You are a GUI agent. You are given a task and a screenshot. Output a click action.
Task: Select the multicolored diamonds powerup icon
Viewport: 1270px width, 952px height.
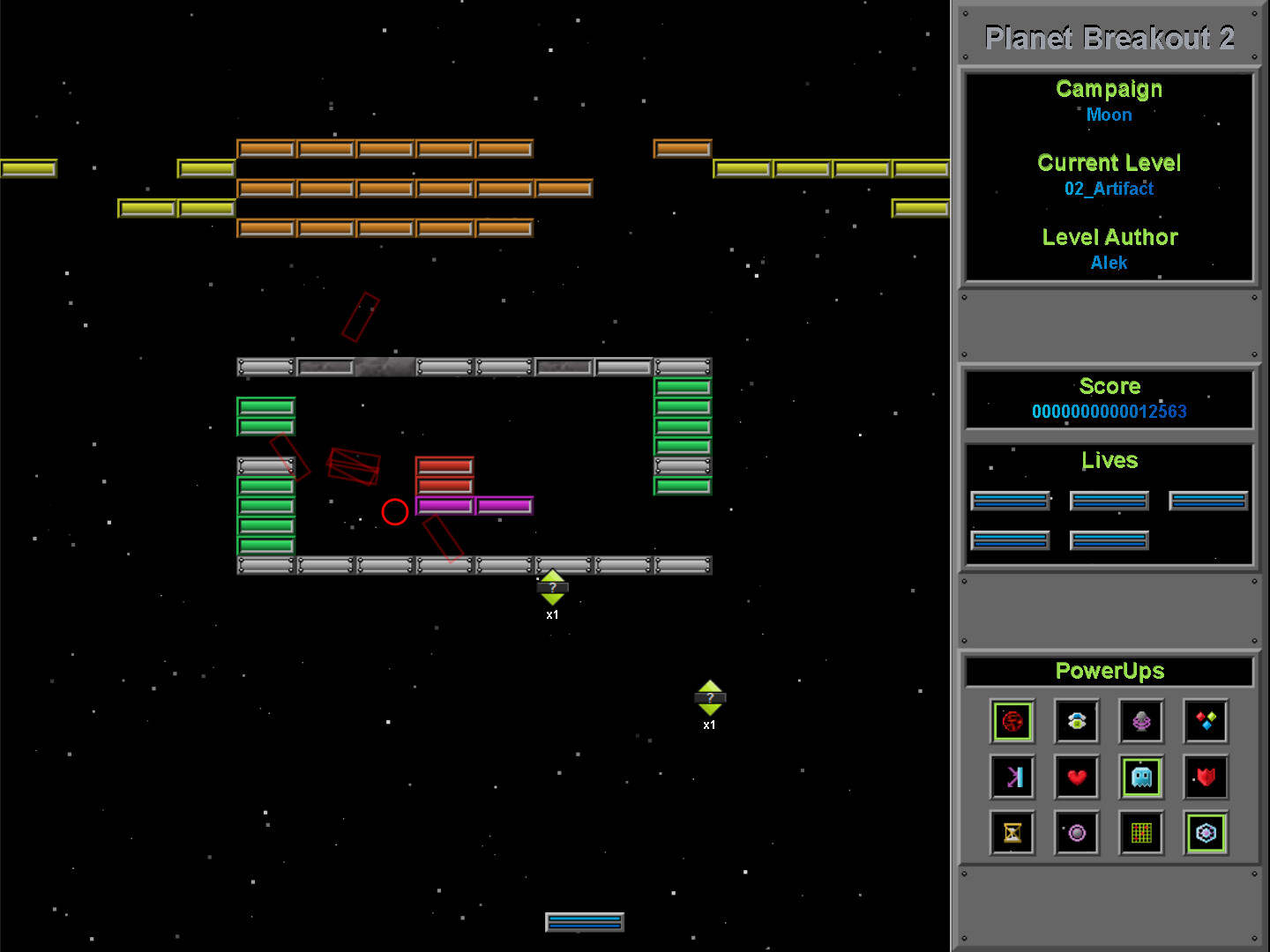coord(1206,721)
